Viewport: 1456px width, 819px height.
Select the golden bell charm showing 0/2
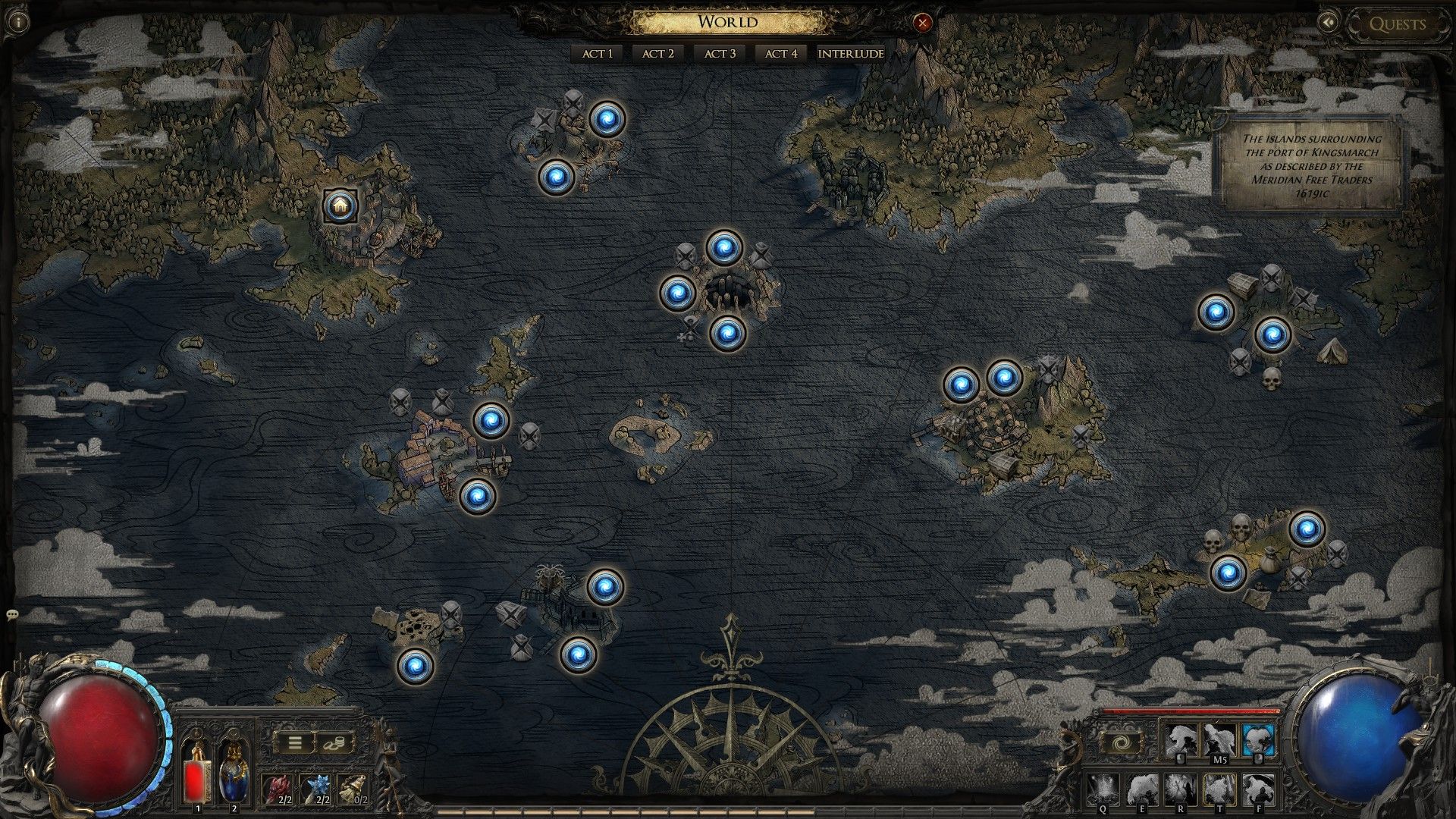click(x=353, y=789)
